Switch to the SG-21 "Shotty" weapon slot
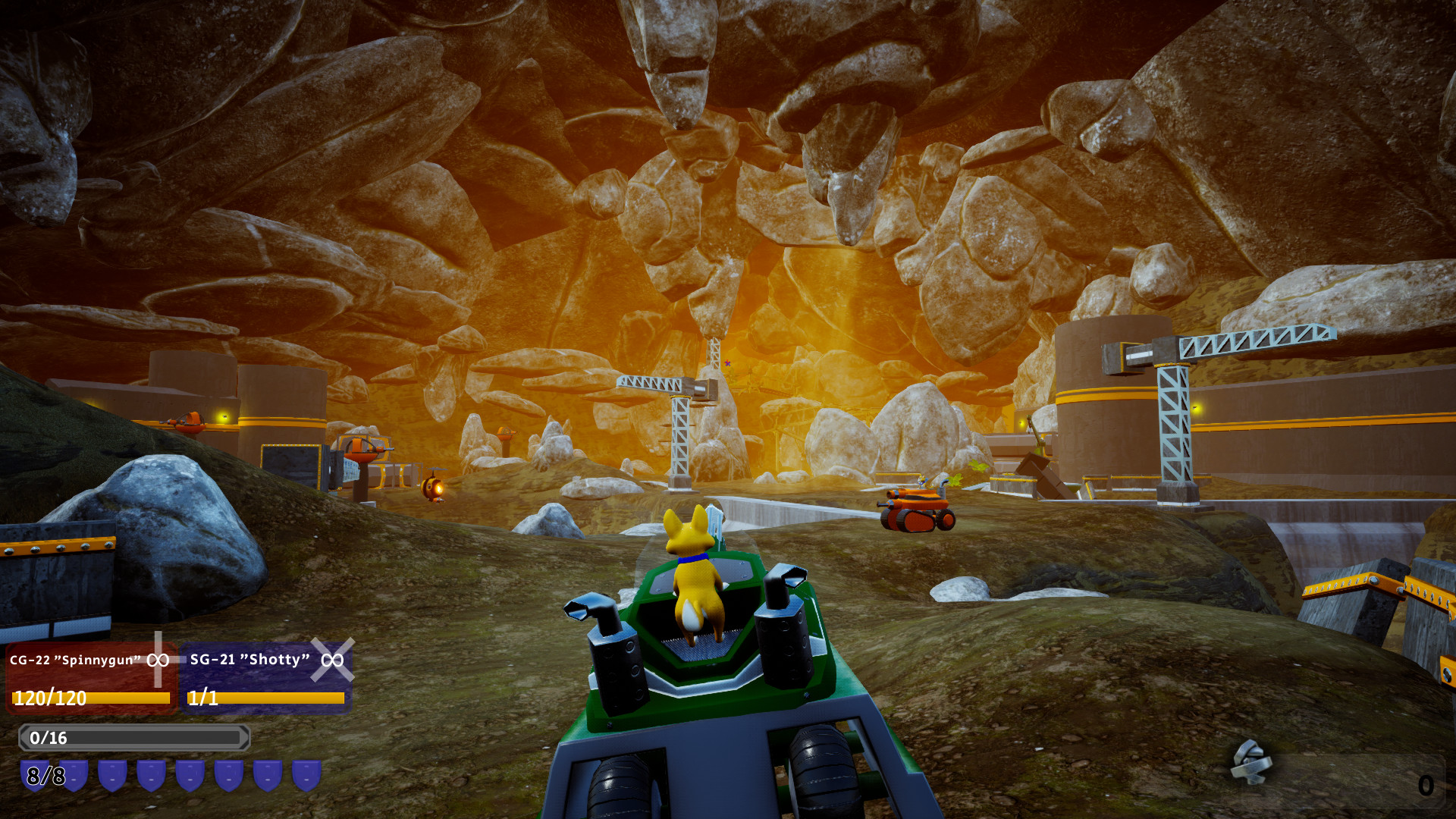1456x819 pixels. click(x=266, y=677)
